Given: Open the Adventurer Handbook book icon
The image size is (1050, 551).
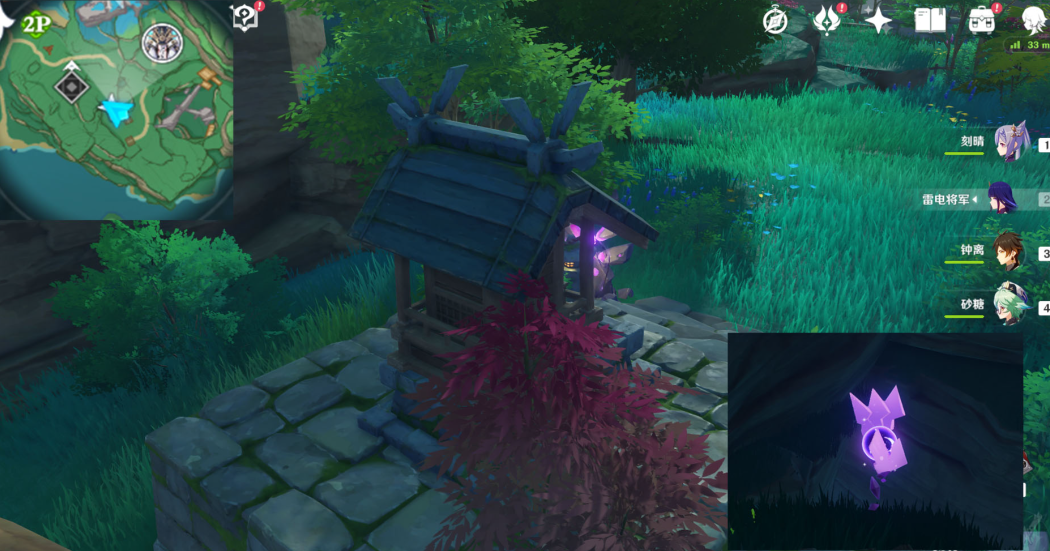Looking at the screenshot, I should coord(930,20).
